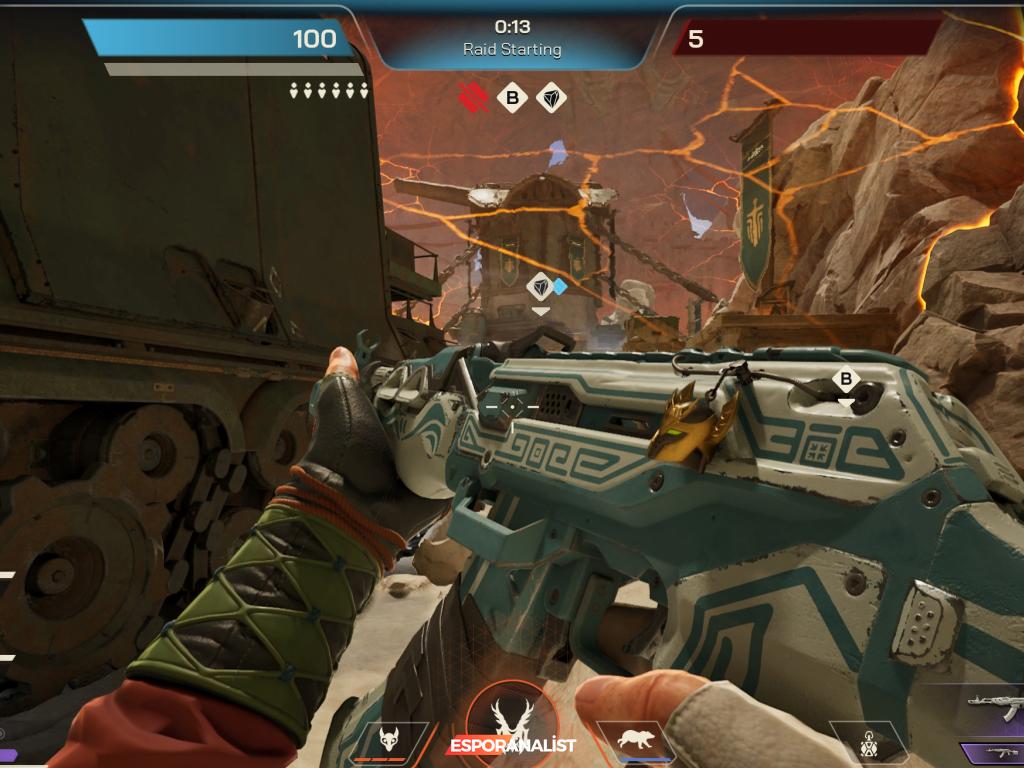This screenshot has width=1024, height=768.
Task: Click the crossed-out red objective icon
Action: 474,97
